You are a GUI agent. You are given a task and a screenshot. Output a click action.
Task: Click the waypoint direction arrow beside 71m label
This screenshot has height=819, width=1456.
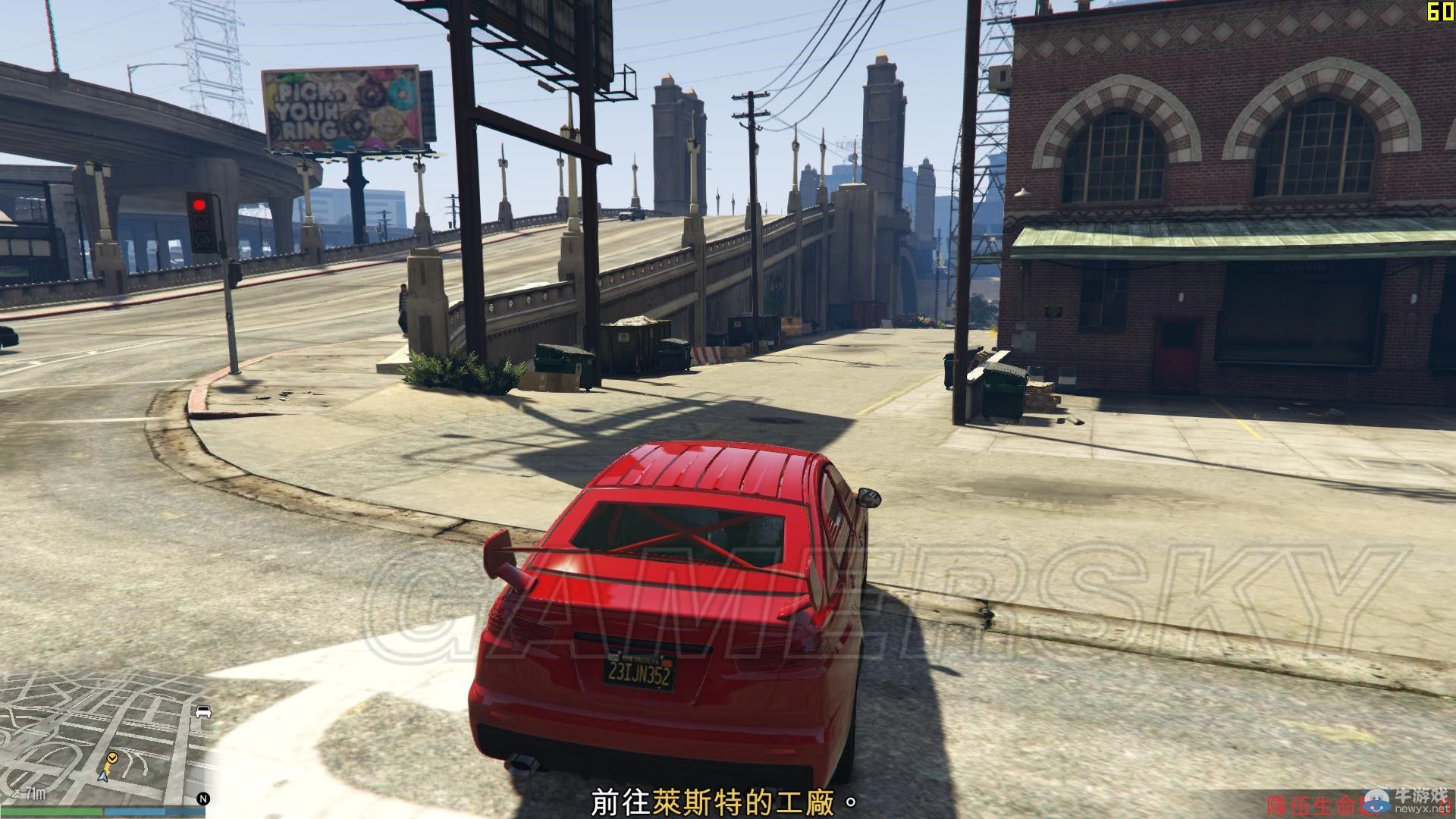coord(17,793)
